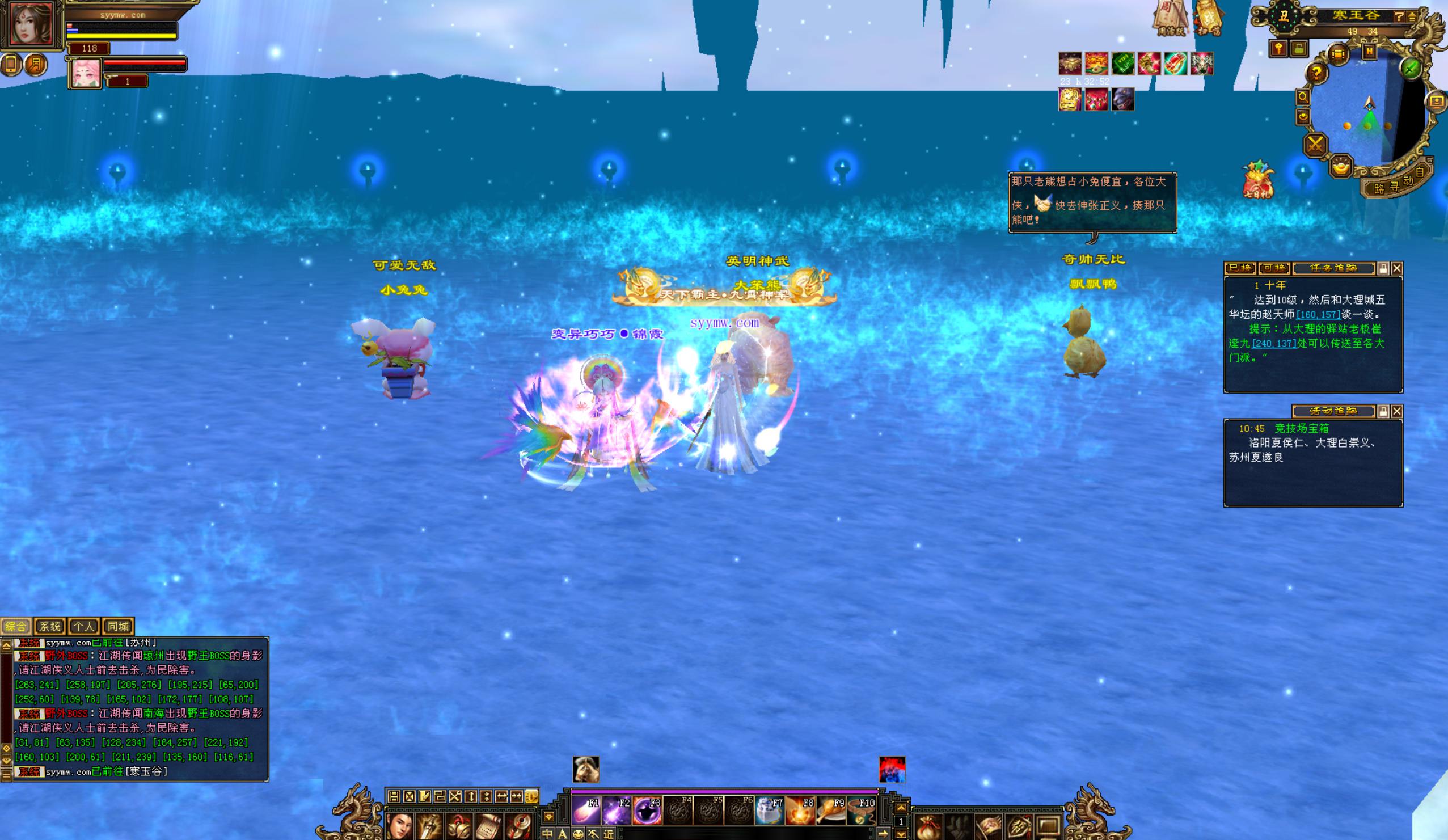Switch to the 可接 available quests tab
This screenshot has width=1448, height=840.
click(1274, 268)
